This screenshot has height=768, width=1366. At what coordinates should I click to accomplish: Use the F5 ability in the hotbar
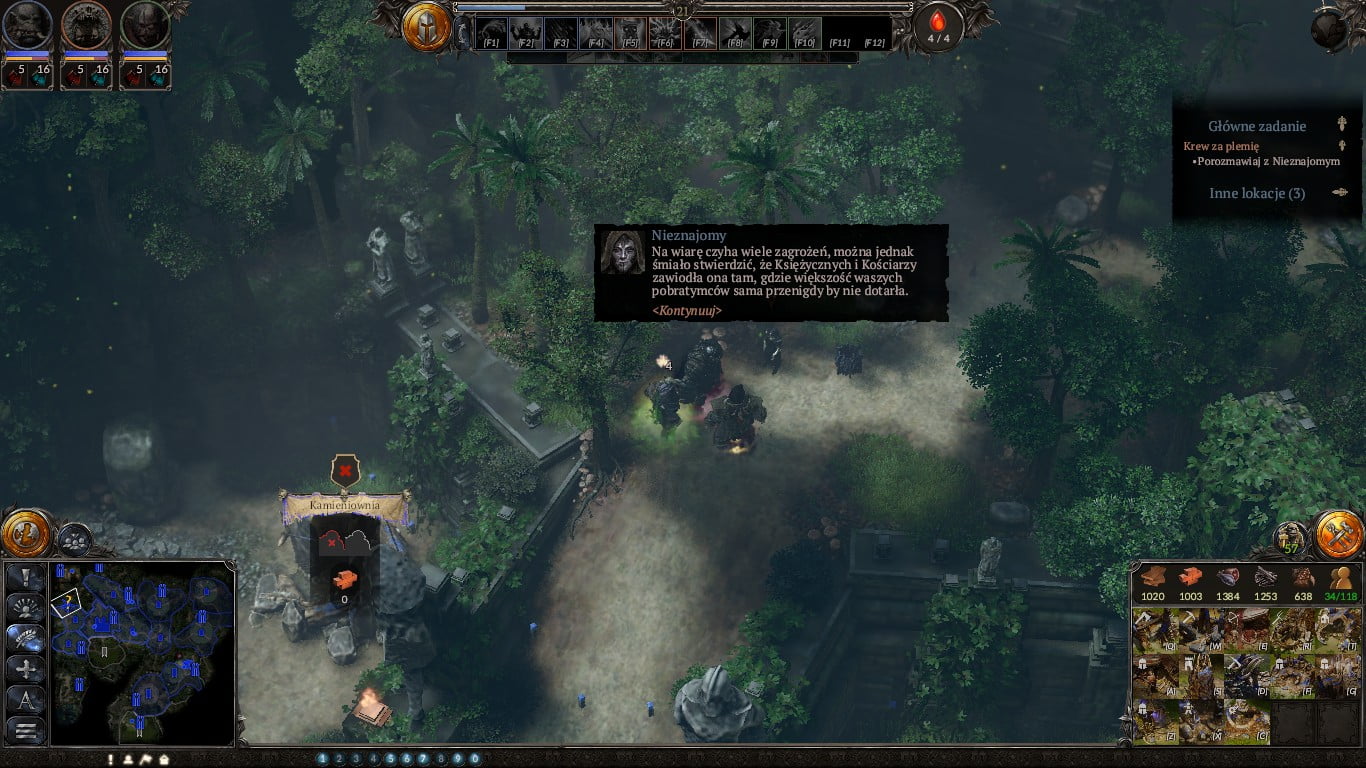[629, 33]
